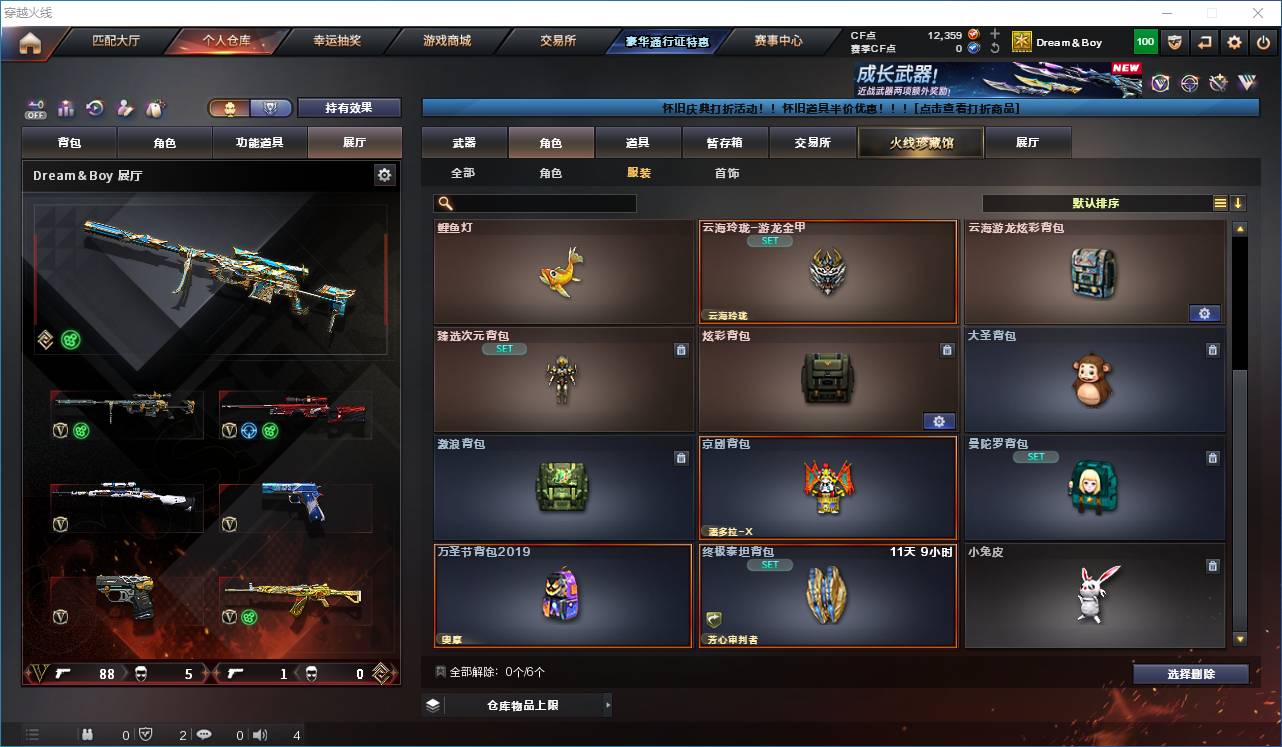Screen dimensions: 1282x747
Task: Toggle delete mark on 大圣背包 item
Action: [1213, 350]
